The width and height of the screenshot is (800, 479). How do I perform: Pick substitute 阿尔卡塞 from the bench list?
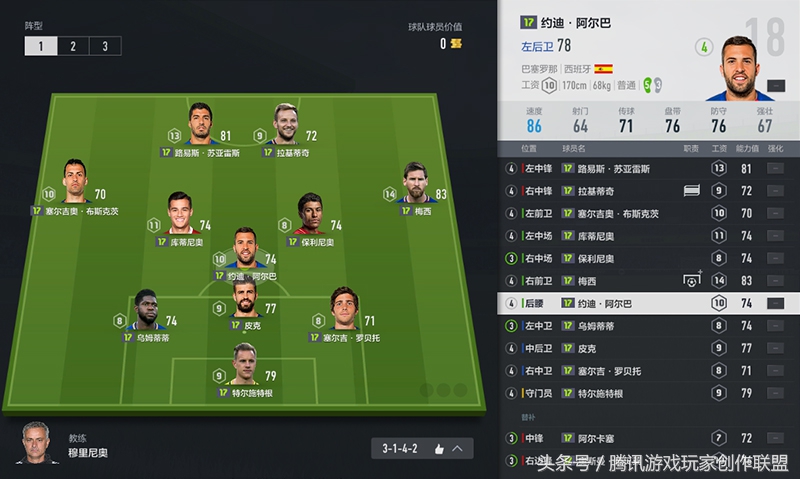[x=600, y=438]
